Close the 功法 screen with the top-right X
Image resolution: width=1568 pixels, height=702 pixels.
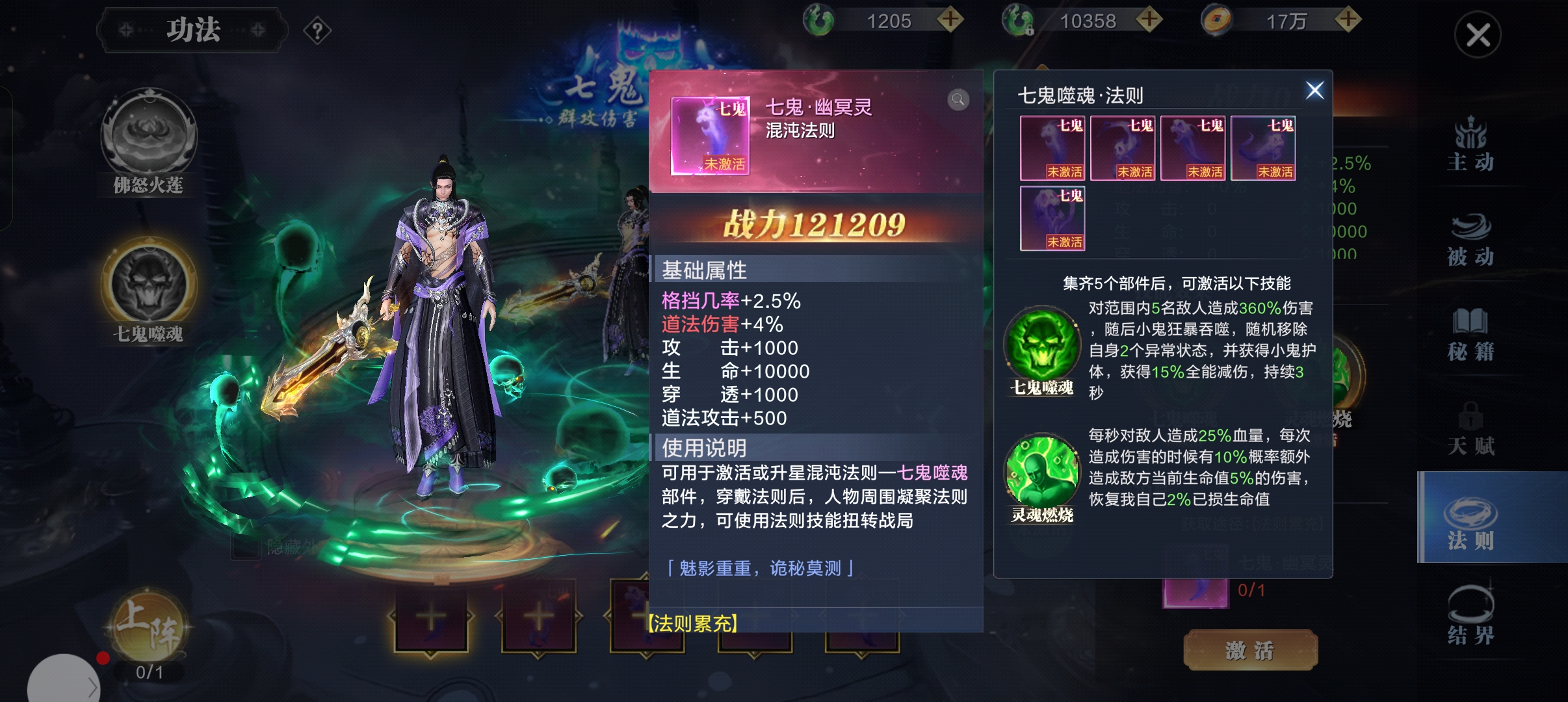coord(1477,35)
